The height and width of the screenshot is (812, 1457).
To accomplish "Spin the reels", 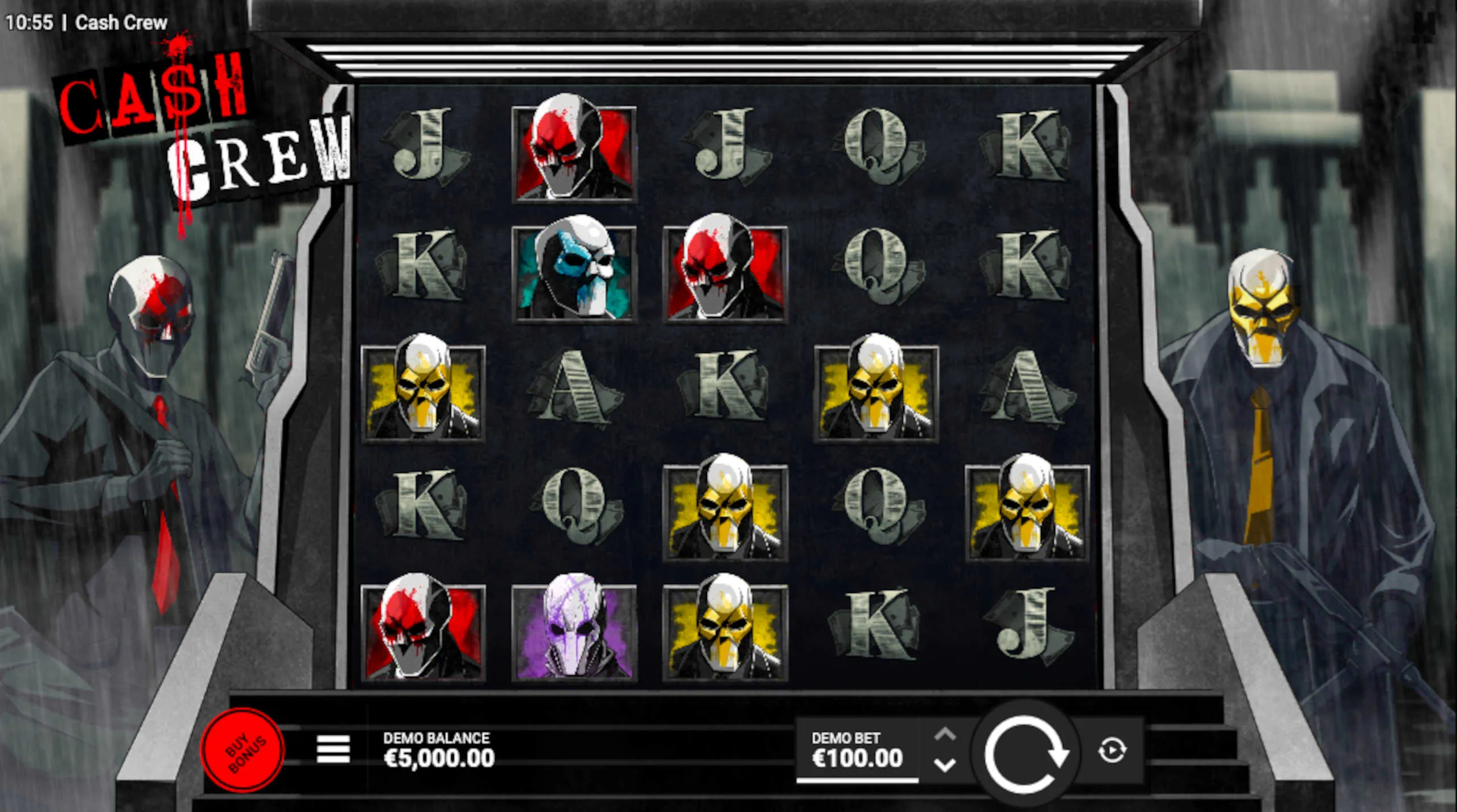I will click(1026, 752).
